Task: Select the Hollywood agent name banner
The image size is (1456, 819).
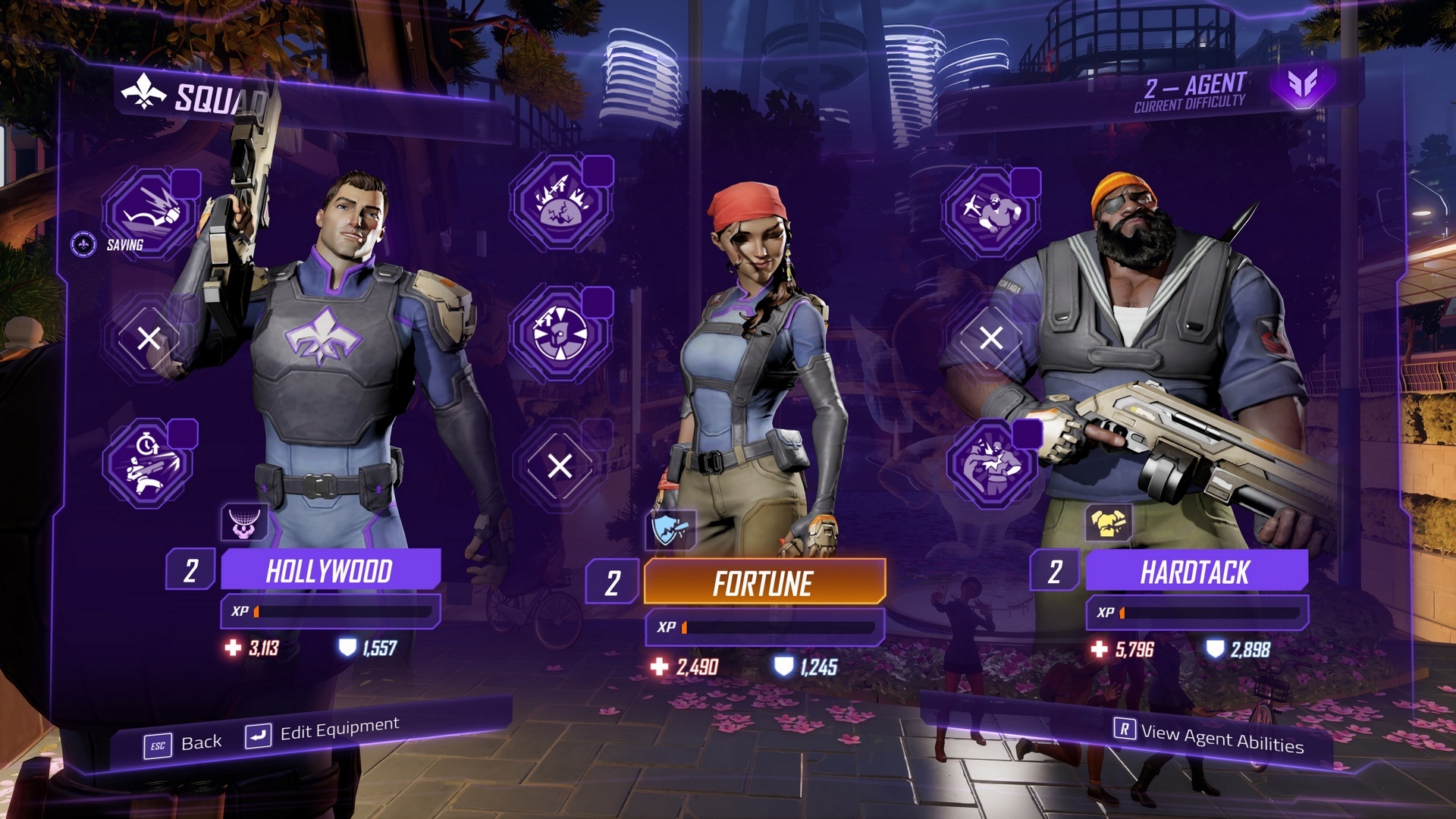Action: point(330,570)
